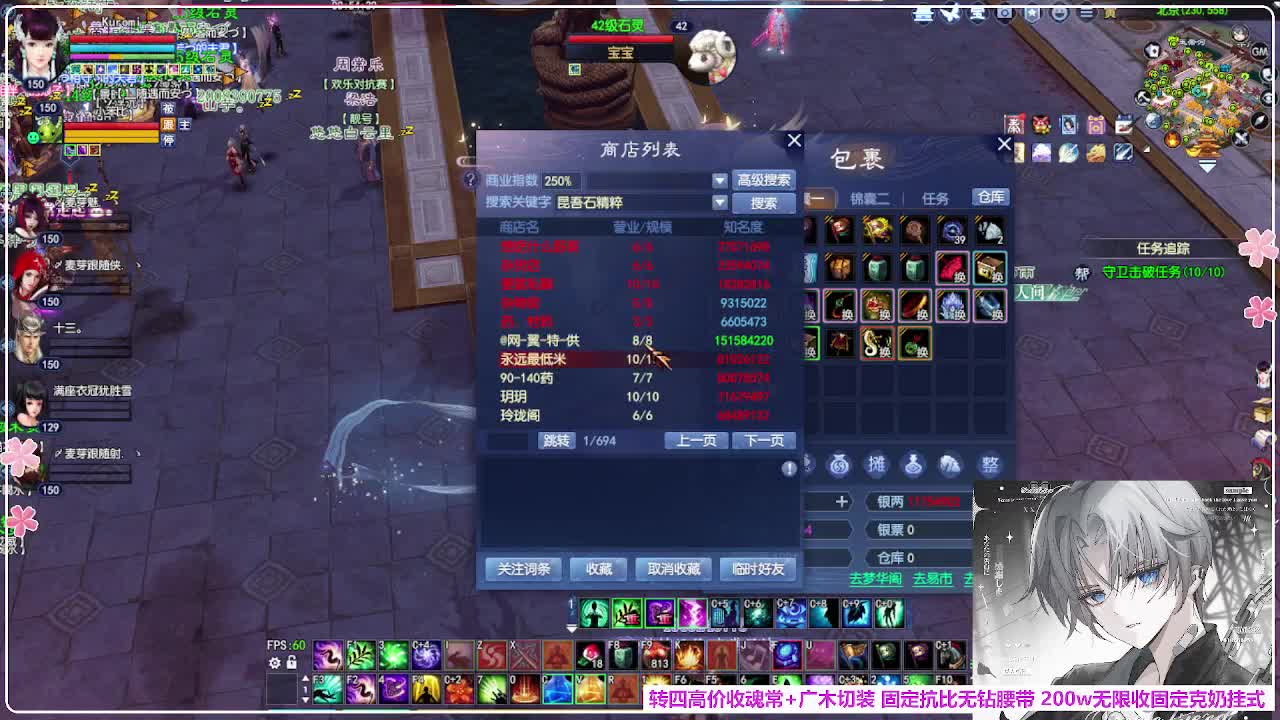Toggle the mute speaker icon near FPS counter
1280x720 pixels.
point(292,663)
